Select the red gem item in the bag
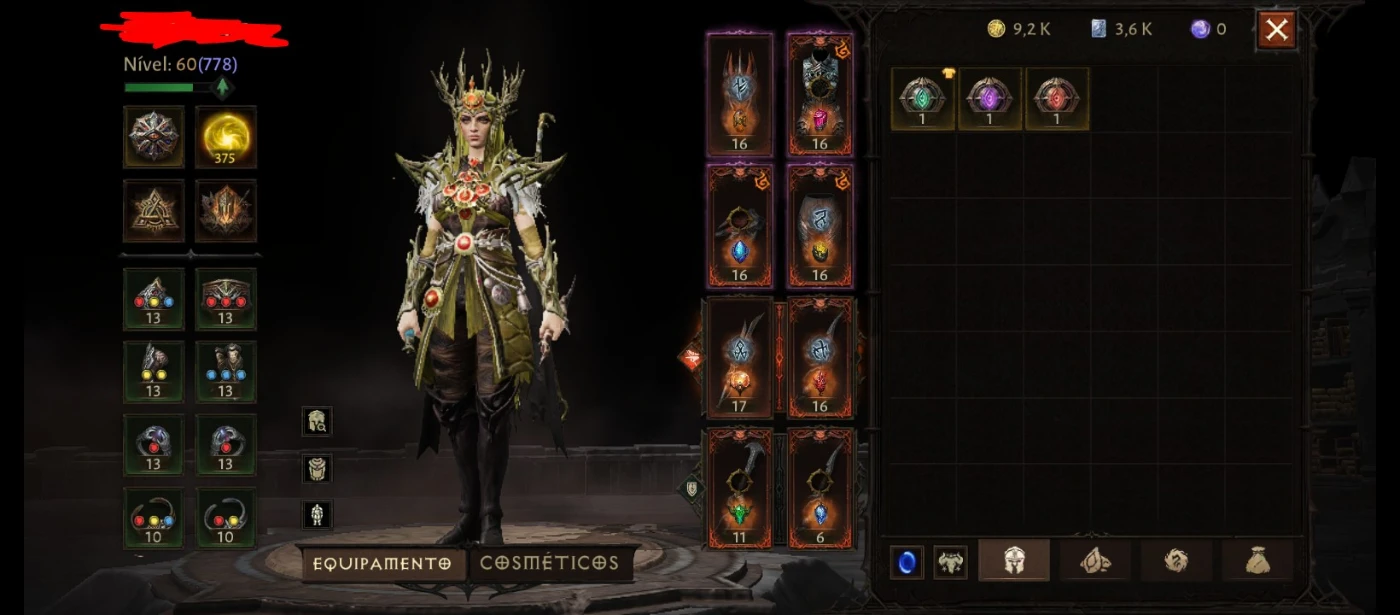1400x615 pixels. tap(1057, 98)
